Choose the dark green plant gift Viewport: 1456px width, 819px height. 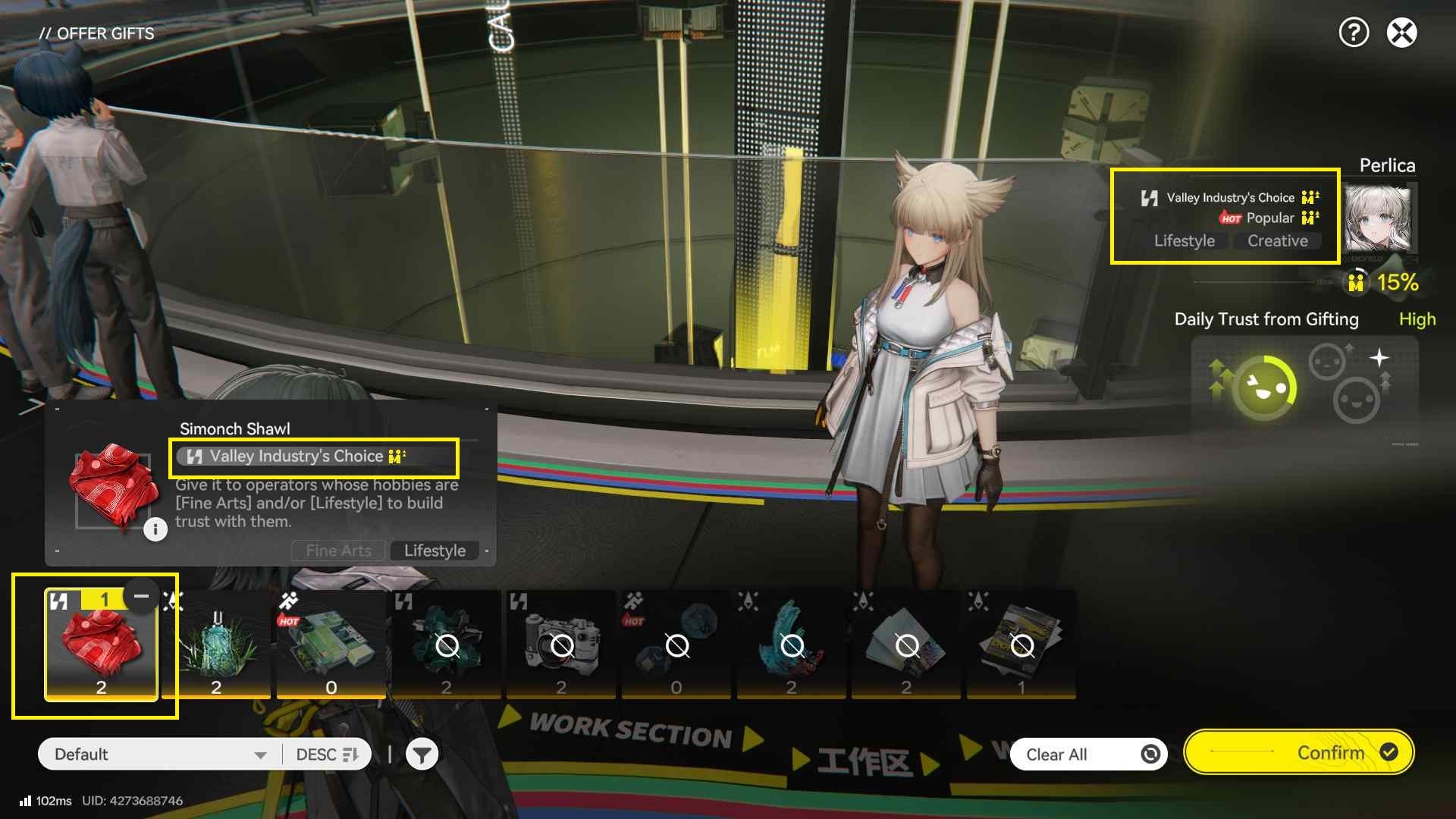coord(447,645)
